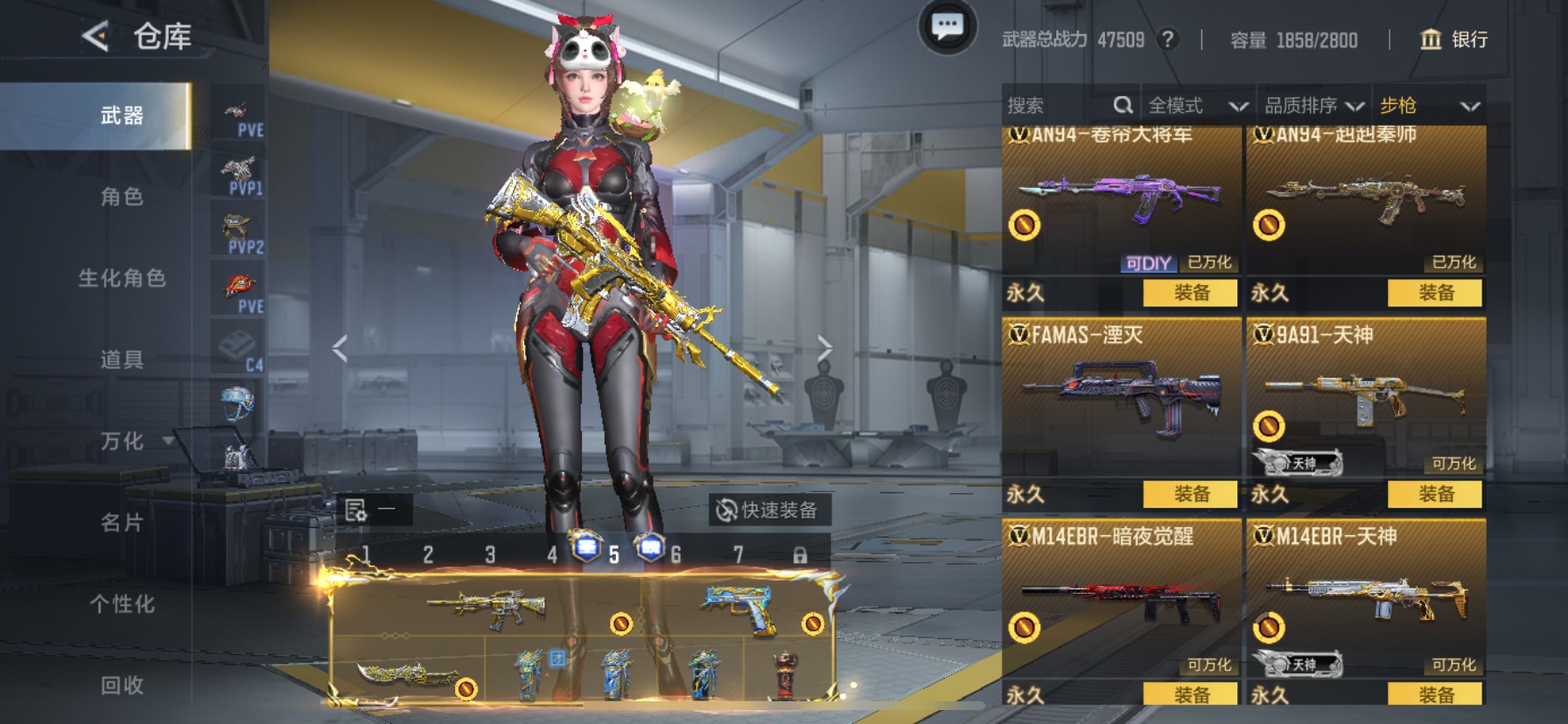Open the 步枪 weapon type dropdown

(x=1429, y=106)
